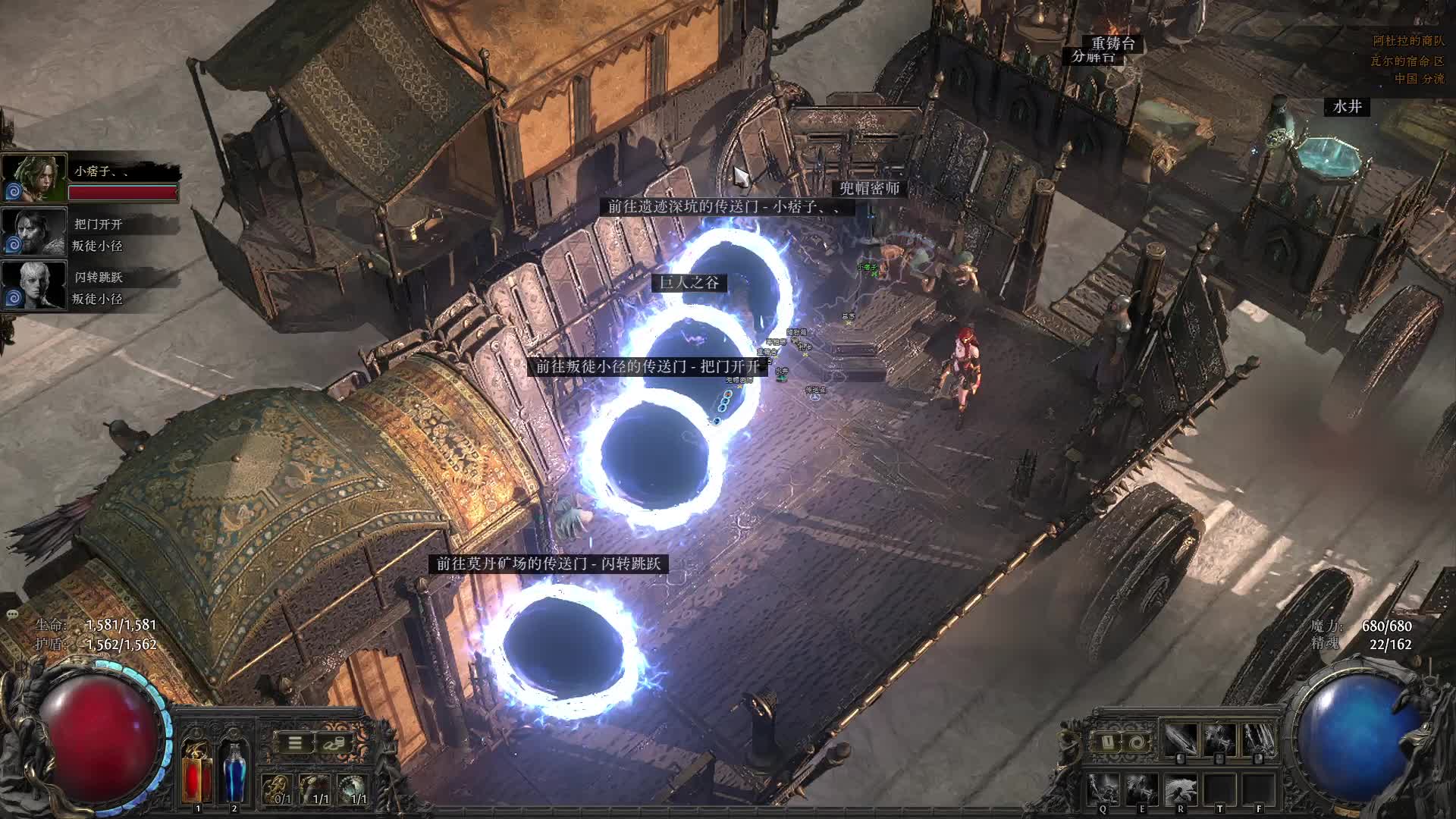This screenshot has width=1456, height=819.
Task: Select the pearl-ring charm slot showing 1/1
Action: (353, 789)
